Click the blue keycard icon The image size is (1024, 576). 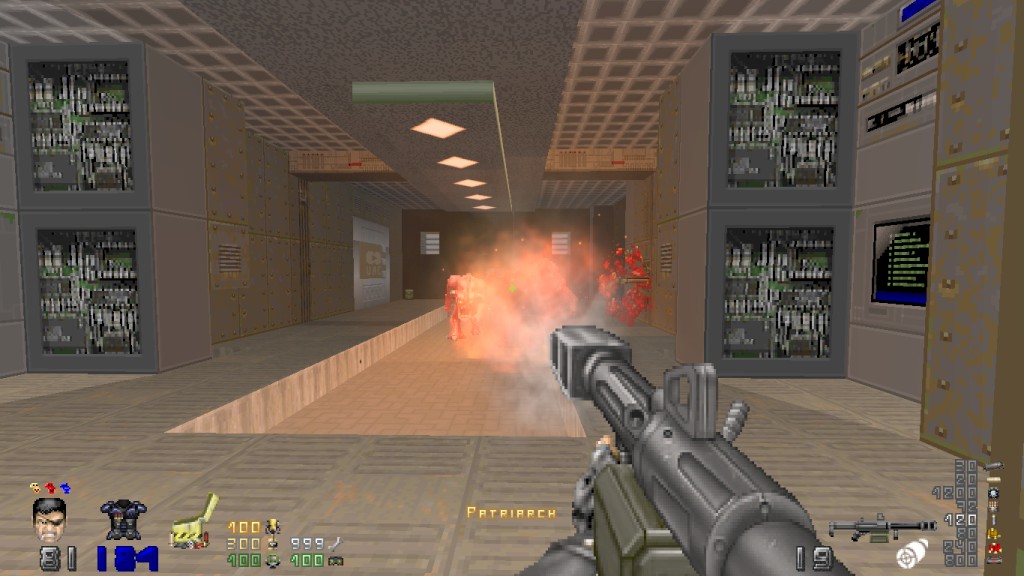(x=65, y=488)
